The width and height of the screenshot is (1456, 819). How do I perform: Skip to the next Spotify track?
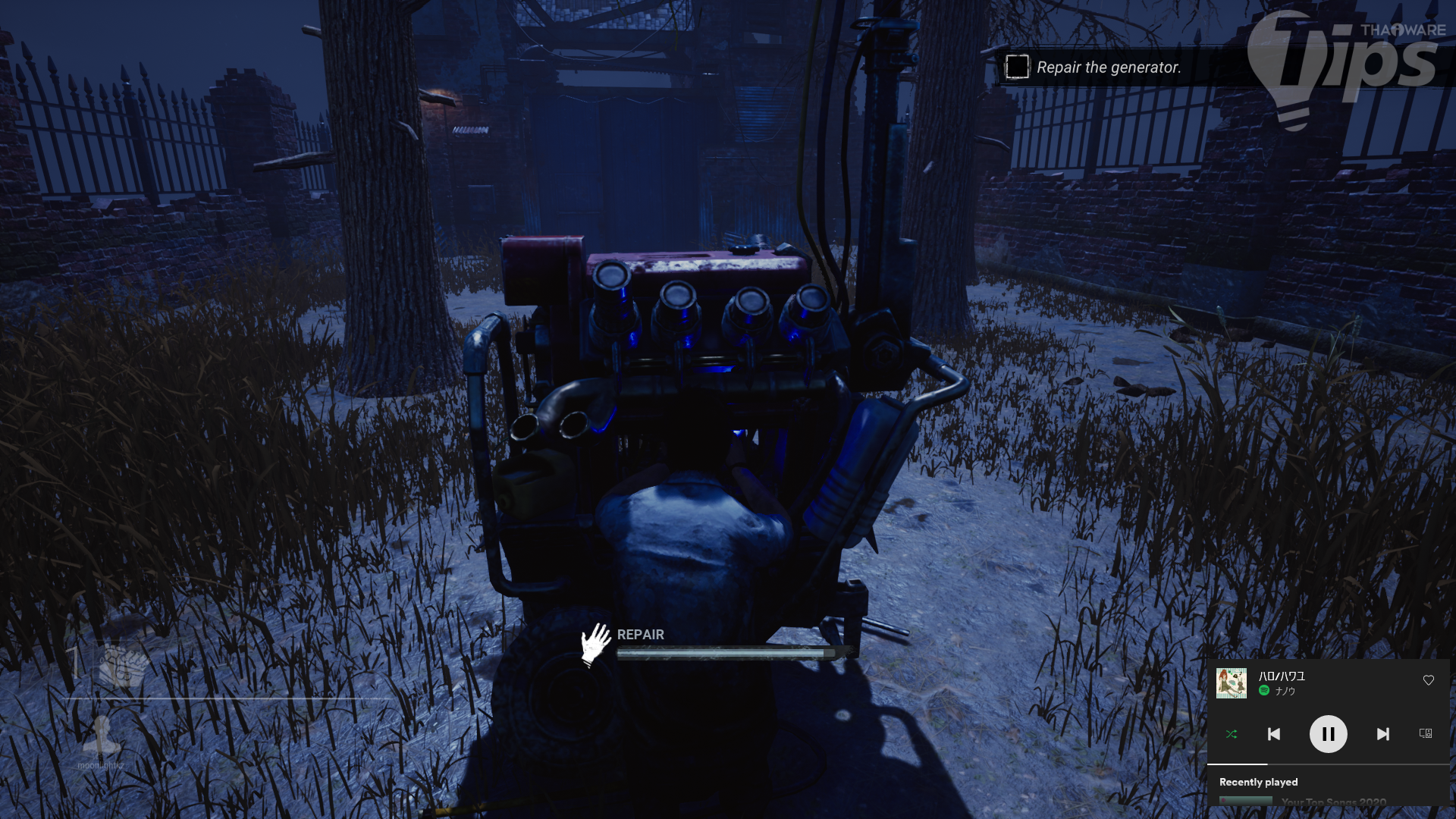pyautogui.click(x=1382, y=734)
